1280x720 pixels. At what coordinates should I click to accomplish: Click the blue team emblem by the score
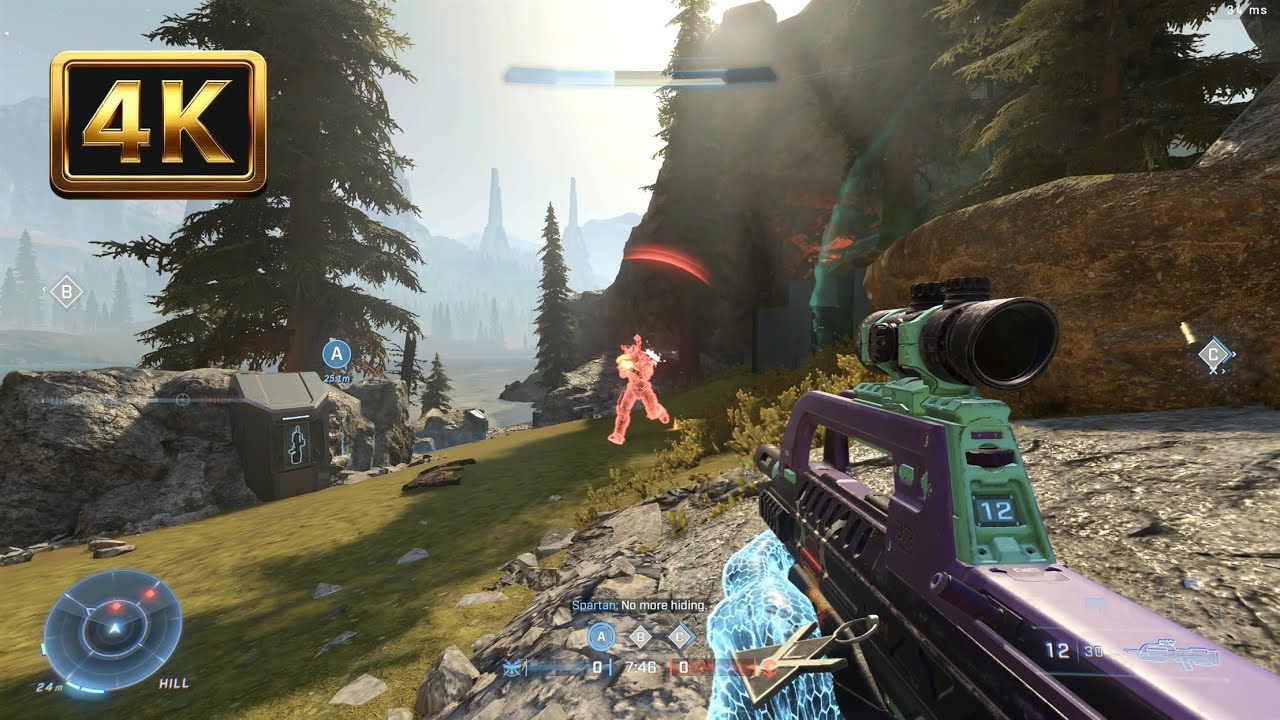coord(513,667)
